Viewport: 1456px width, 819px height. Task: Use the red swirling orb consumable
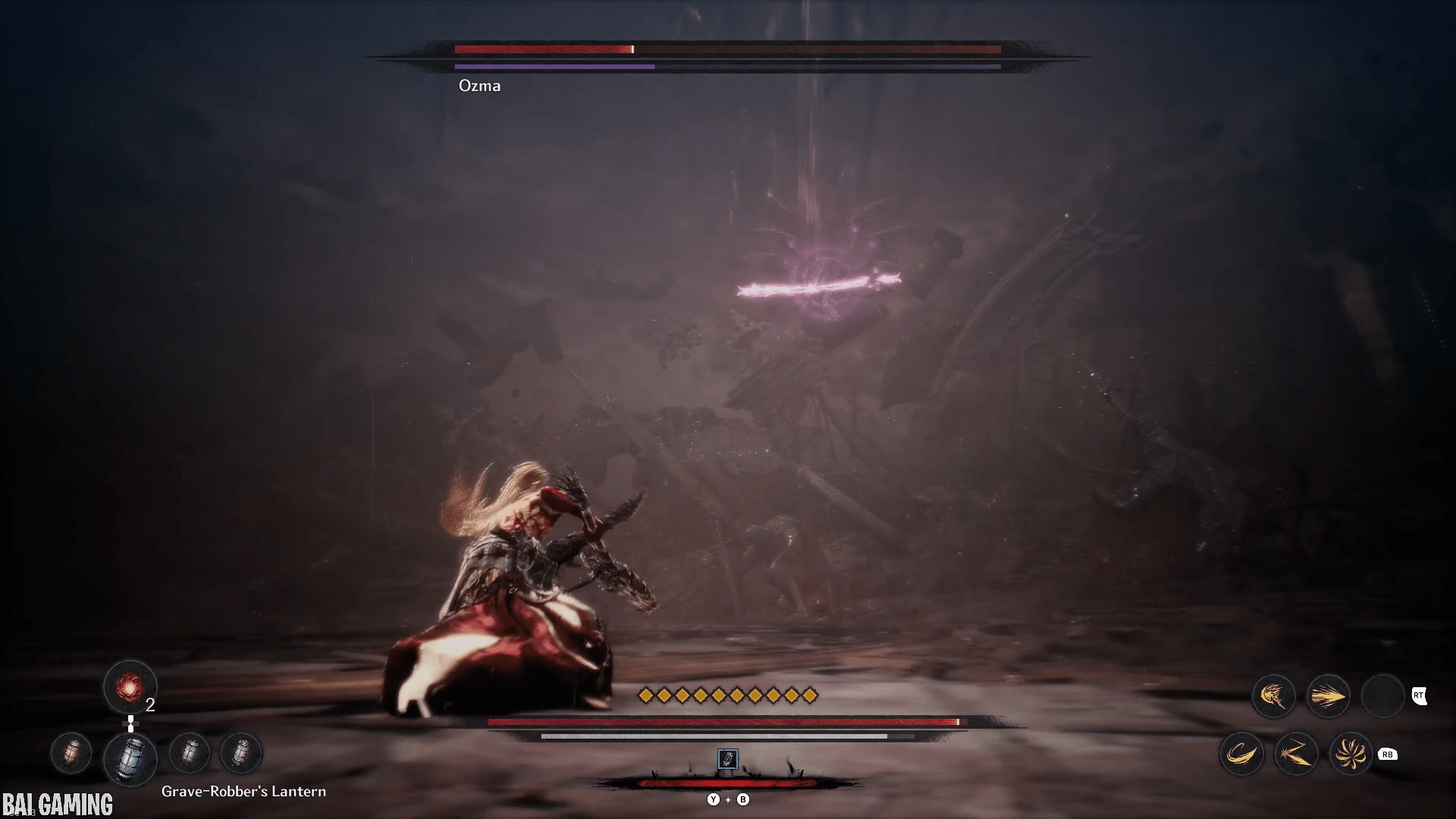[x=130, y=688]
